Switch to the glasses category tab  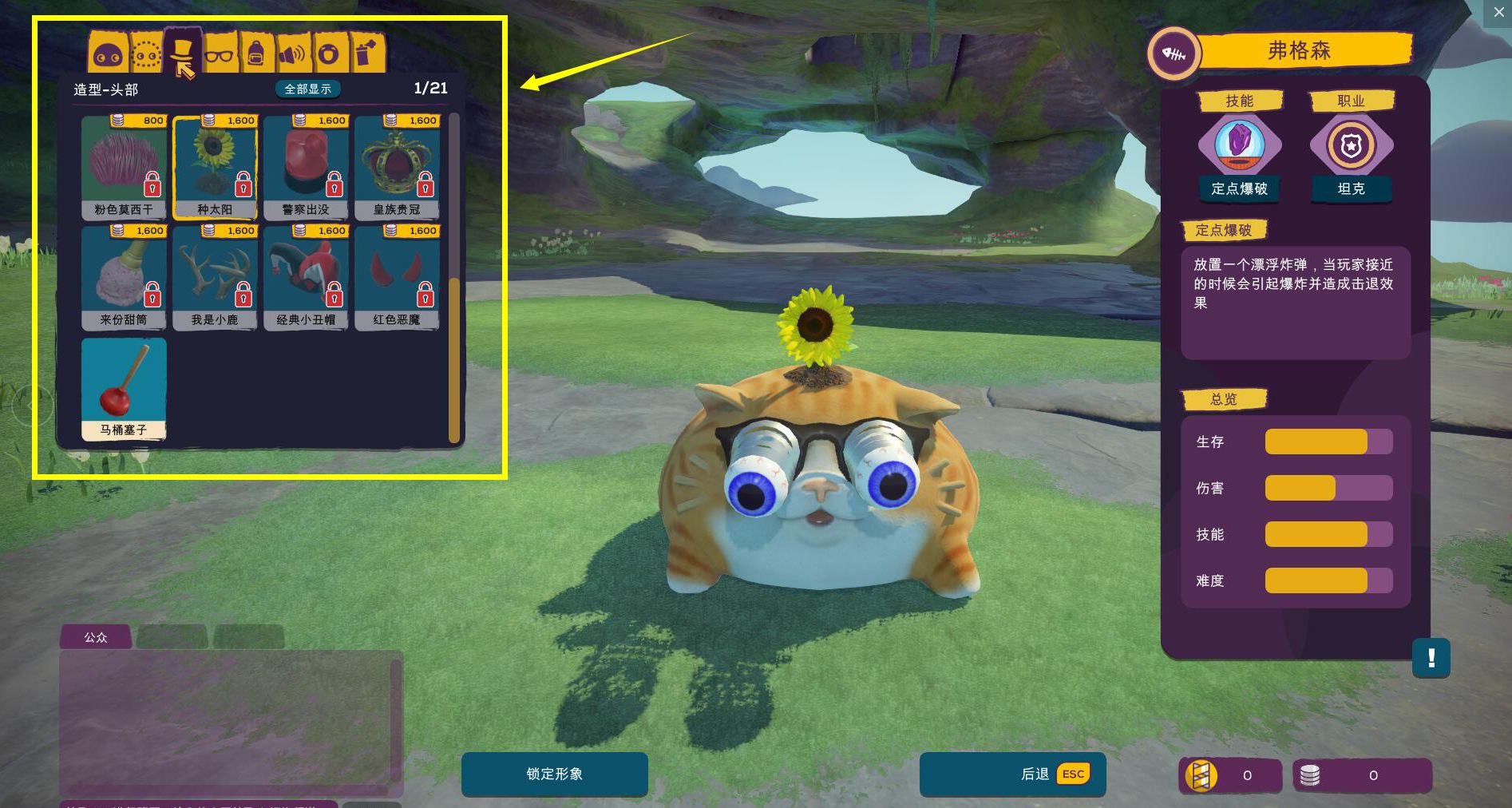click(220, 54)
